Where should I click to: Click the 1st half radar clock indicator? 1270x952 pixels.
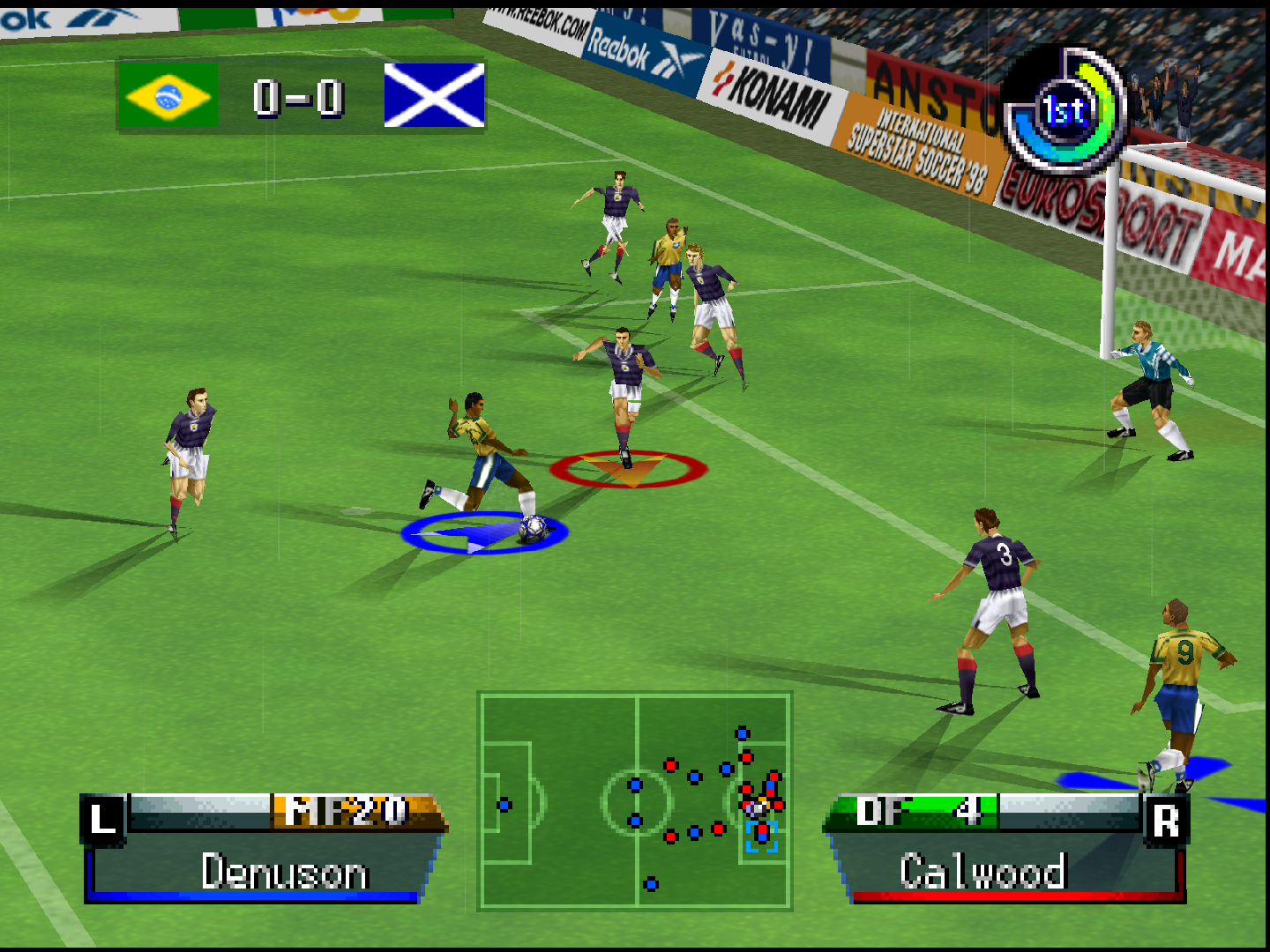click(x=1064, y=111)
